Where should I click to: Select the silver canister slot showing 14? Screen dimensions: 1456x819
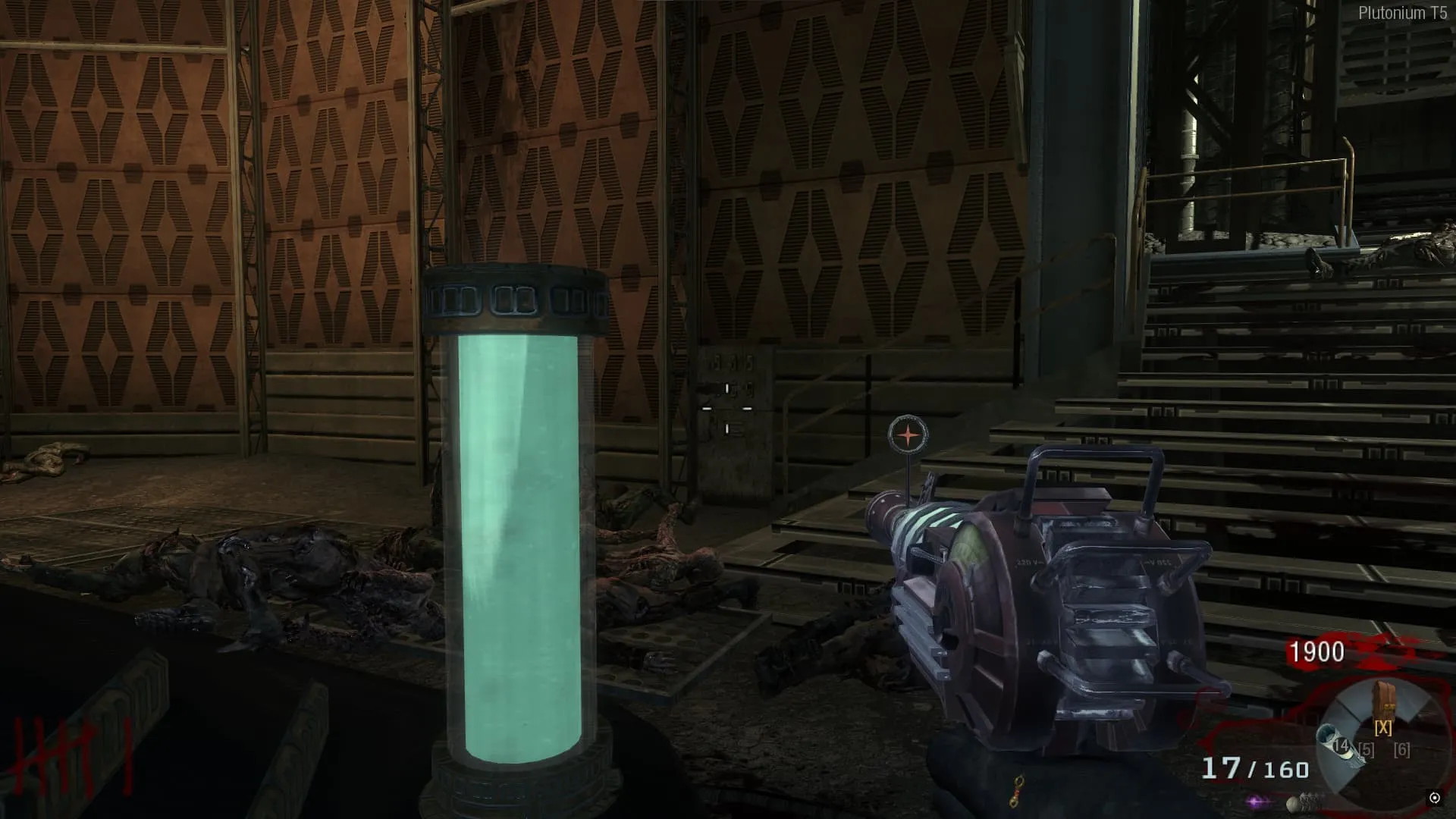1335,743
